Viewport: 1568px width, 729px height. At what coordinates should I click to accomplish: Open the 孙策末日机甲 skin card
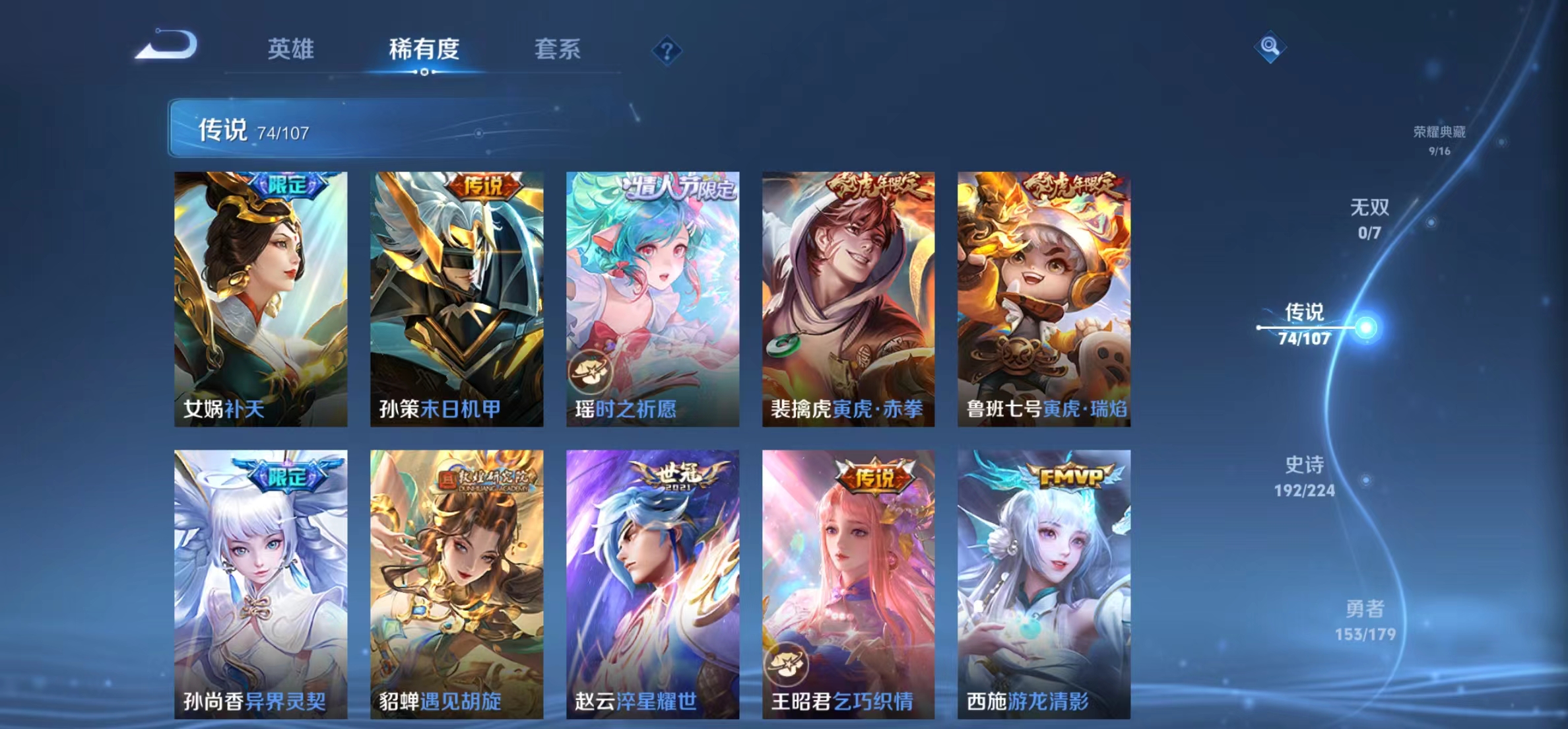455,297
